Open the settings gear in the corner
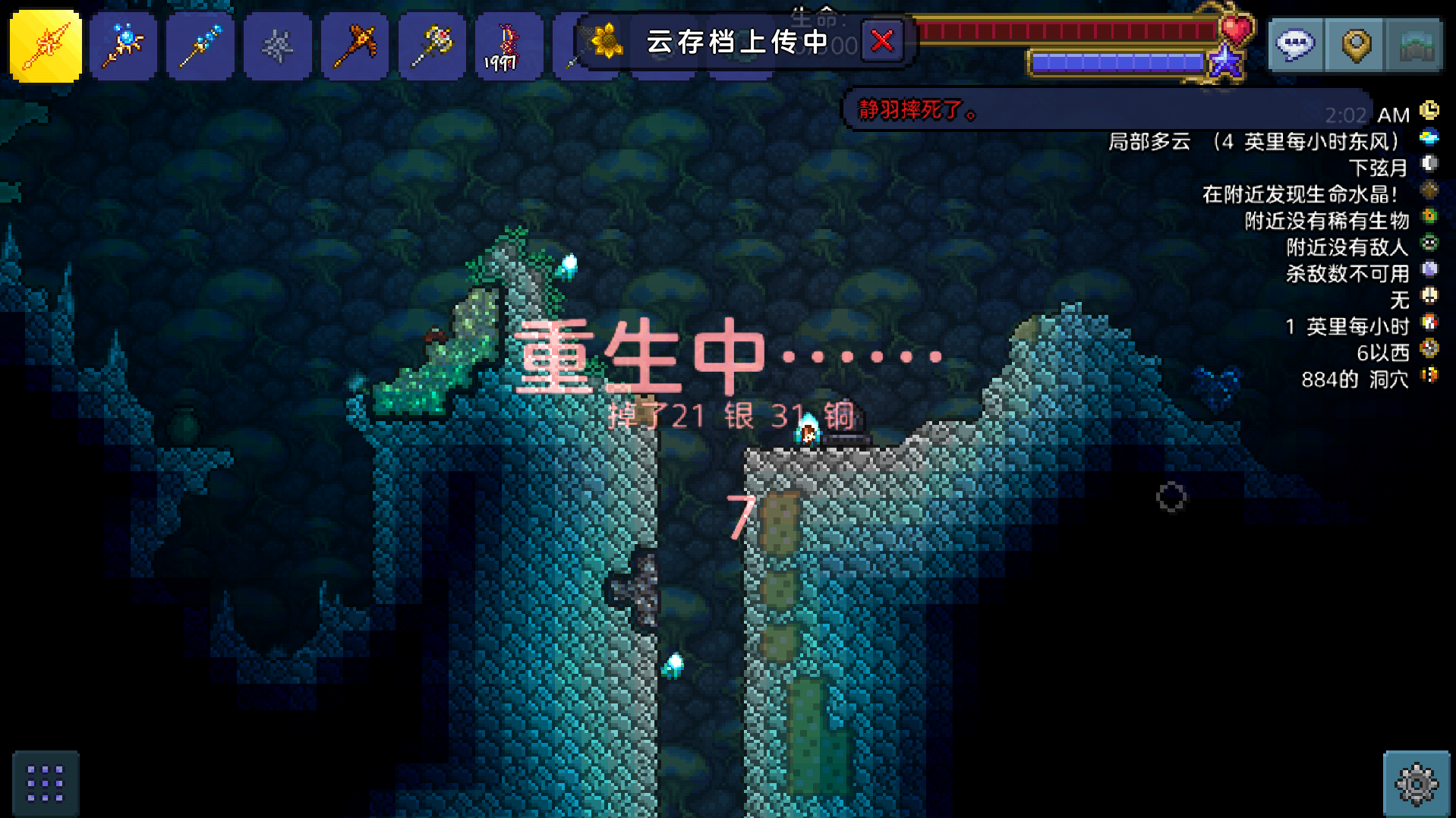 tap(1417, 784)
